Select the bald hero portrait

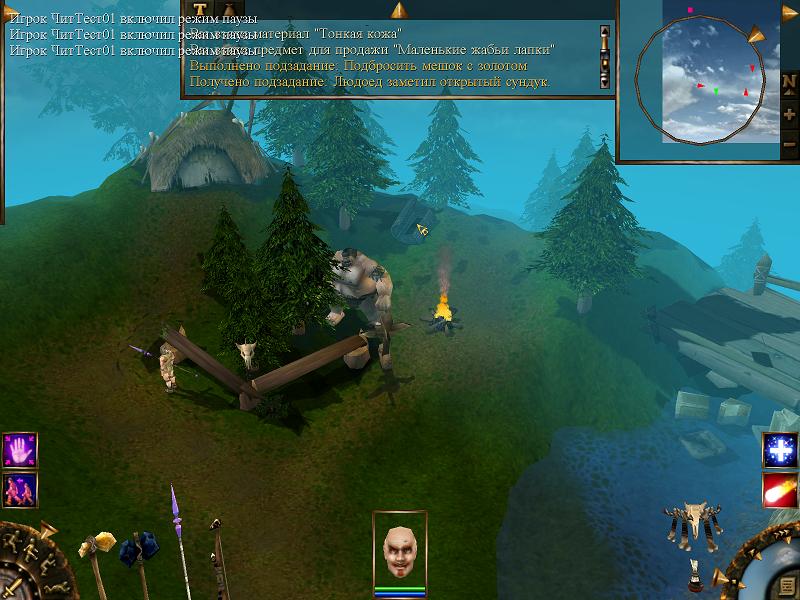(x=400, y=550)
